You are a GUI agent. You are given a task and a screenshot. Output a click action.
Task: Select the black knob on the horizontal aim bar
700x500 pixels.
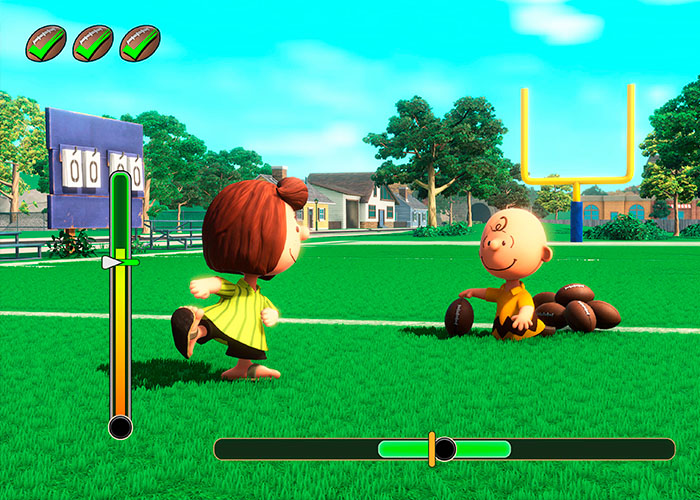click(446, 449)
